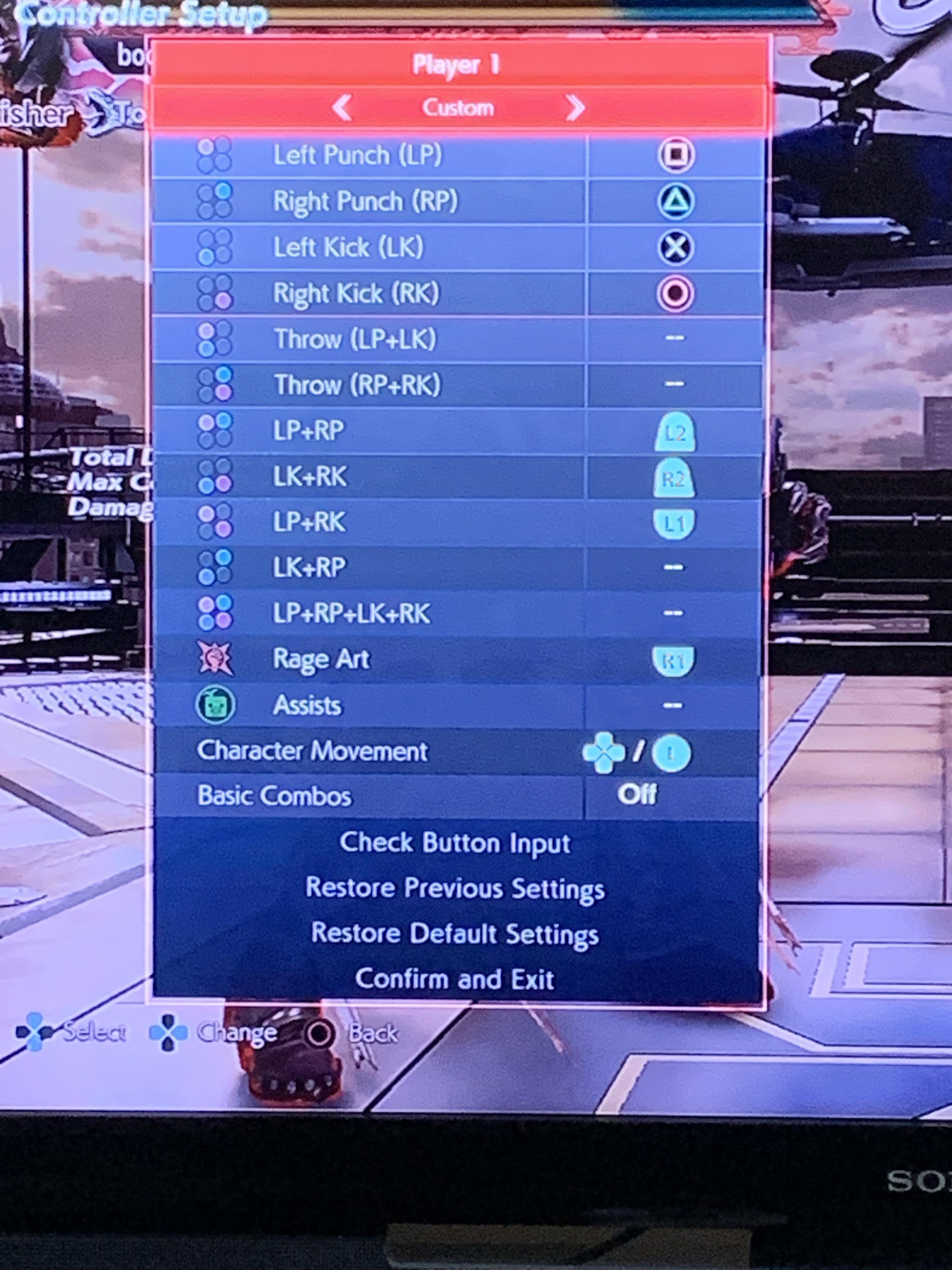
Task: Switch preset from Custom
Action: pyautogui.click(x=458, y=108)
